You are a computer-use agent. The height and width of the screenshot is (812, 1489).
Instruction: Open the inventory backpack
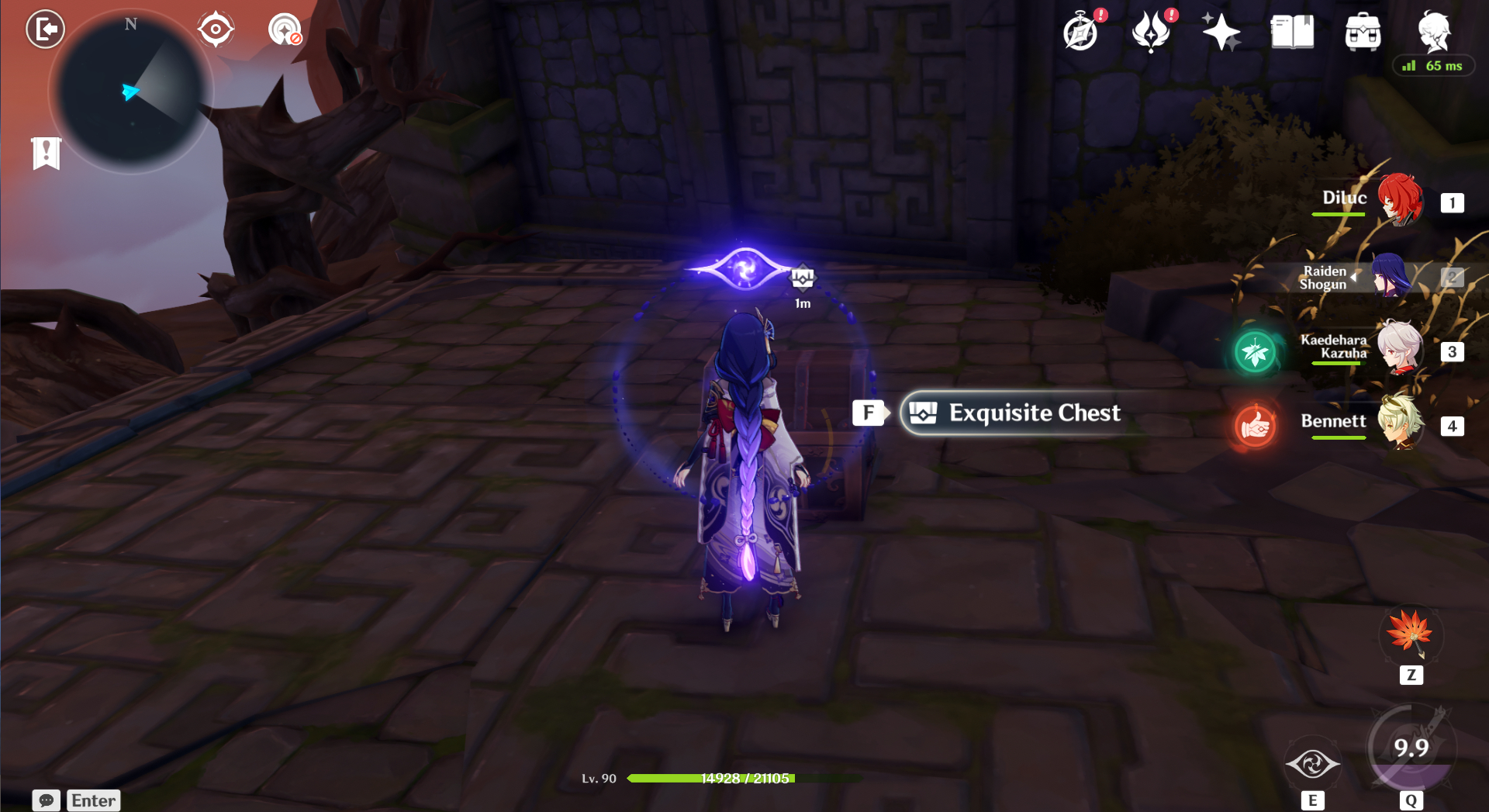click(1363, 33)
